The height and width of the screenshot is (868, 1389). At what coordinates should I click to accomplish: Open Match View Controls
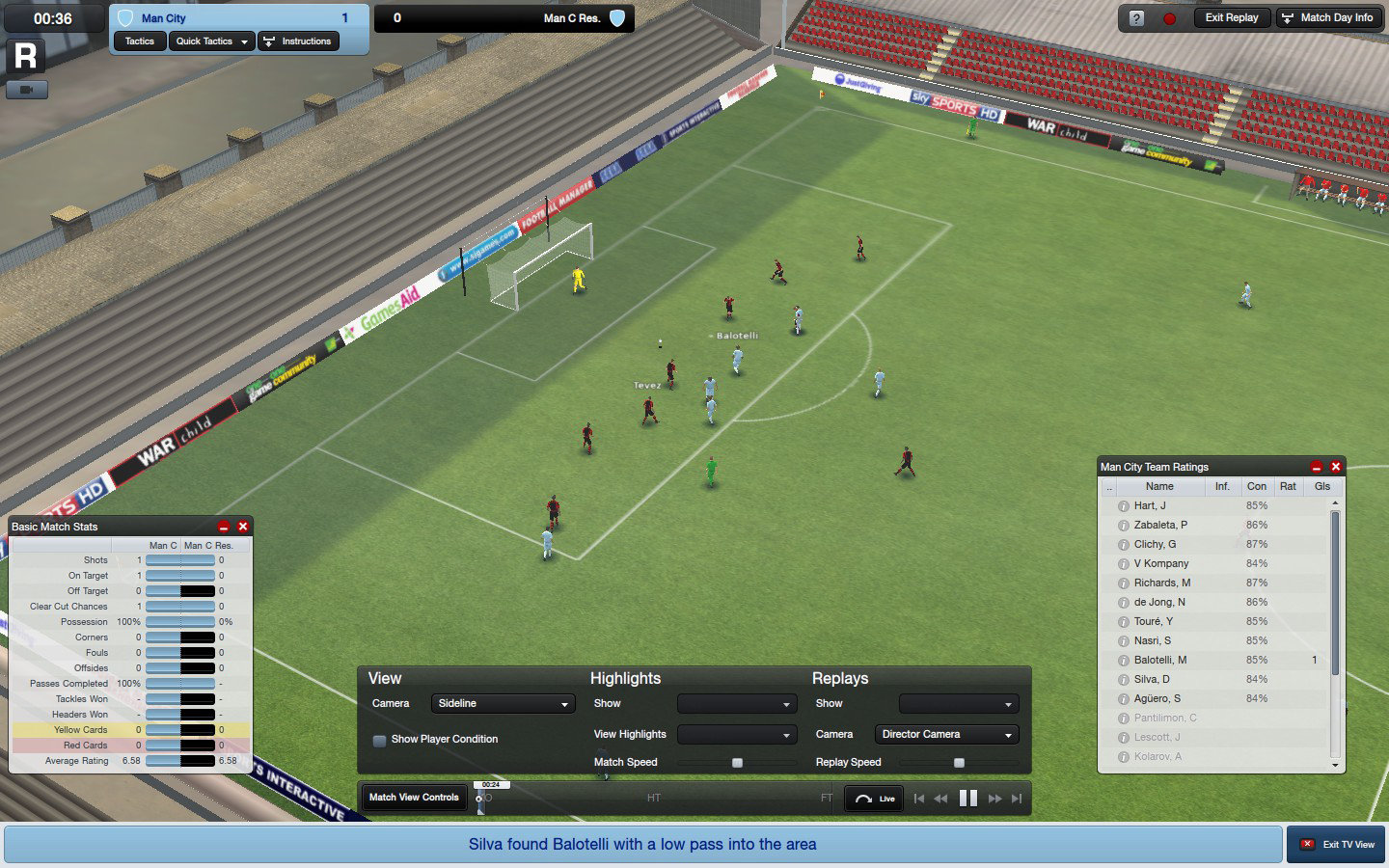pos(413,798)
